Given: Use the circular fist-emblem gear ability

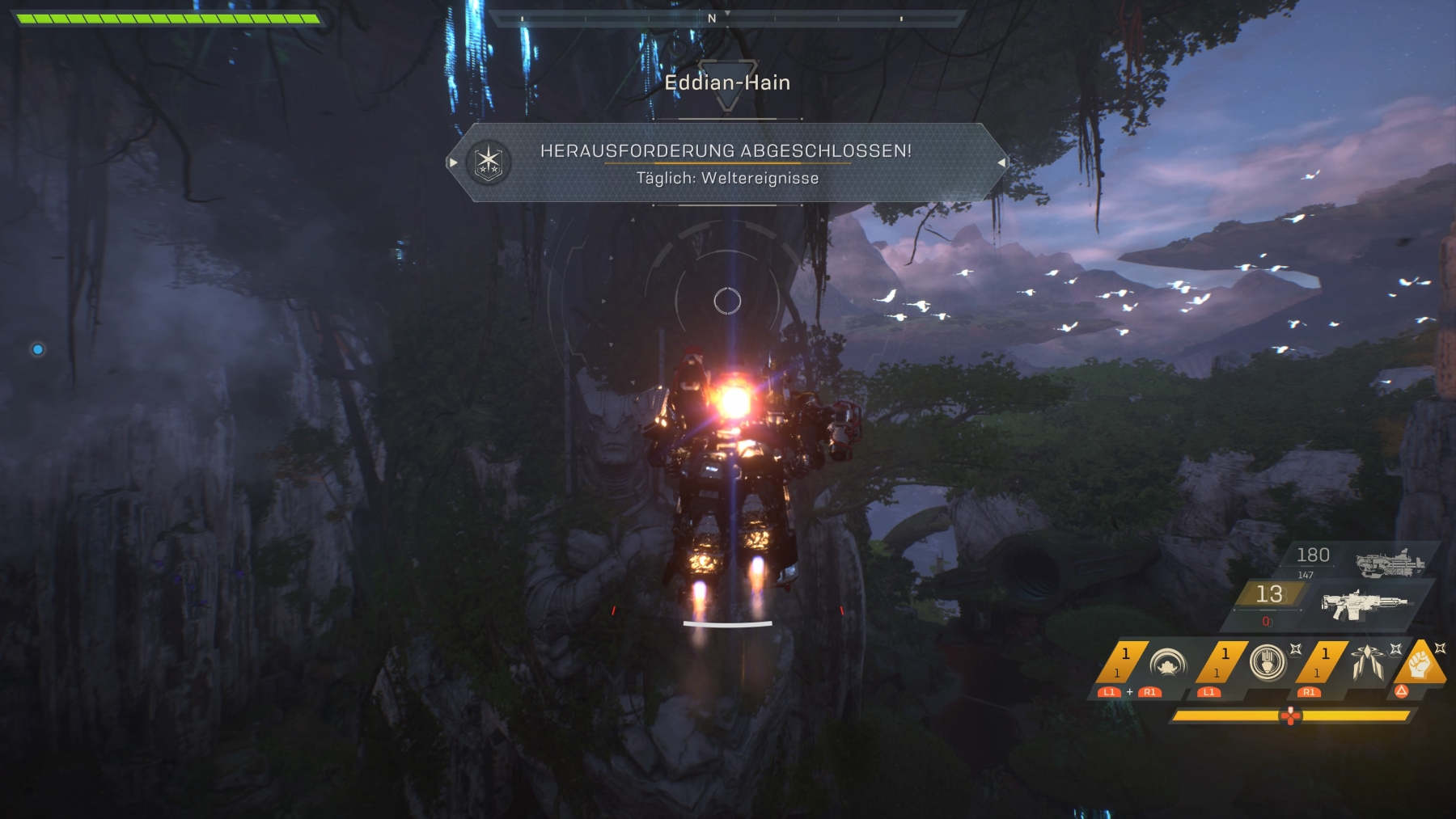Looking at the screenshot, I should coord(1267,663).
